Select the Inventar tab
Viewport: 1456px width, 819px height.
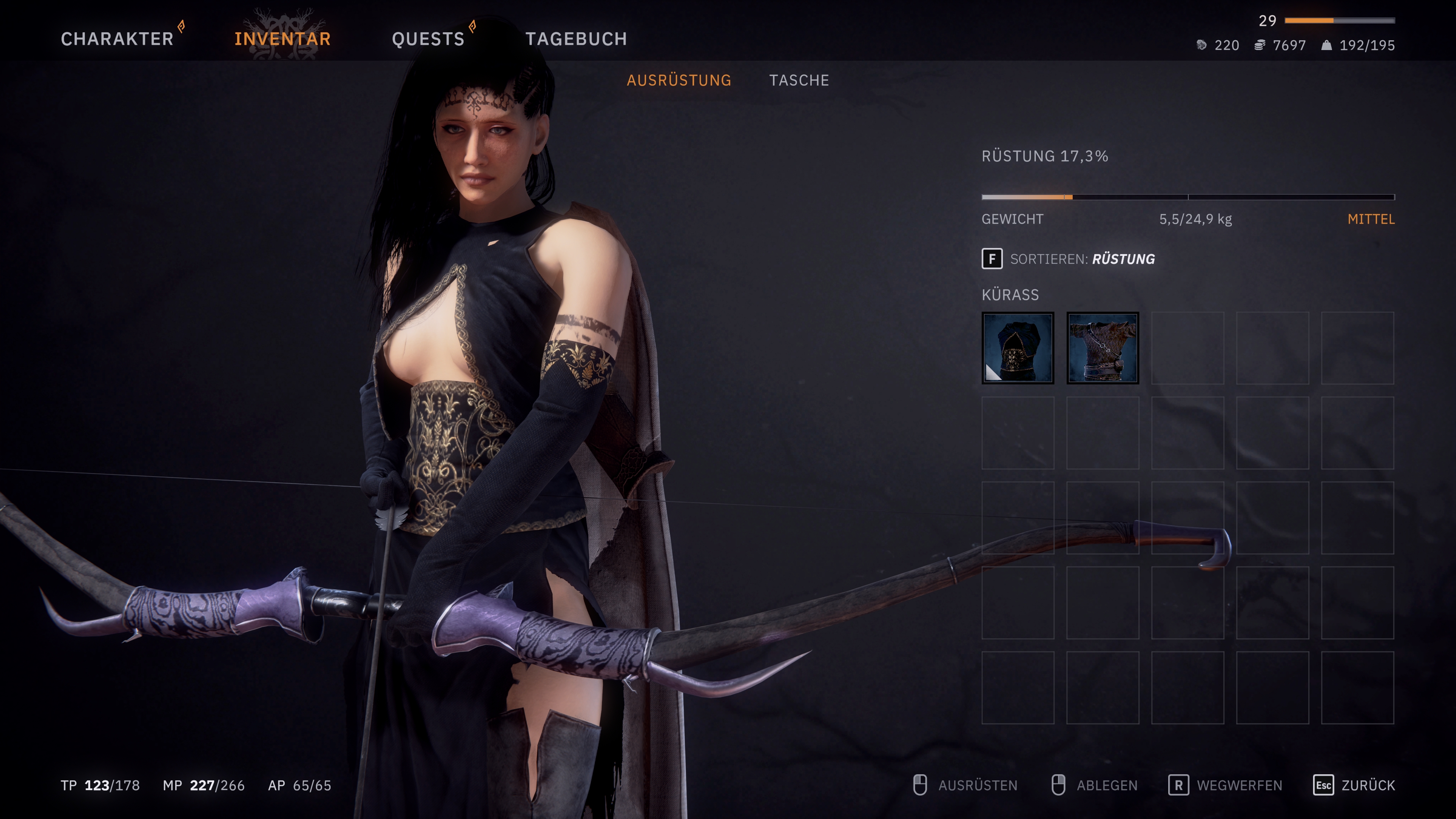282,39
